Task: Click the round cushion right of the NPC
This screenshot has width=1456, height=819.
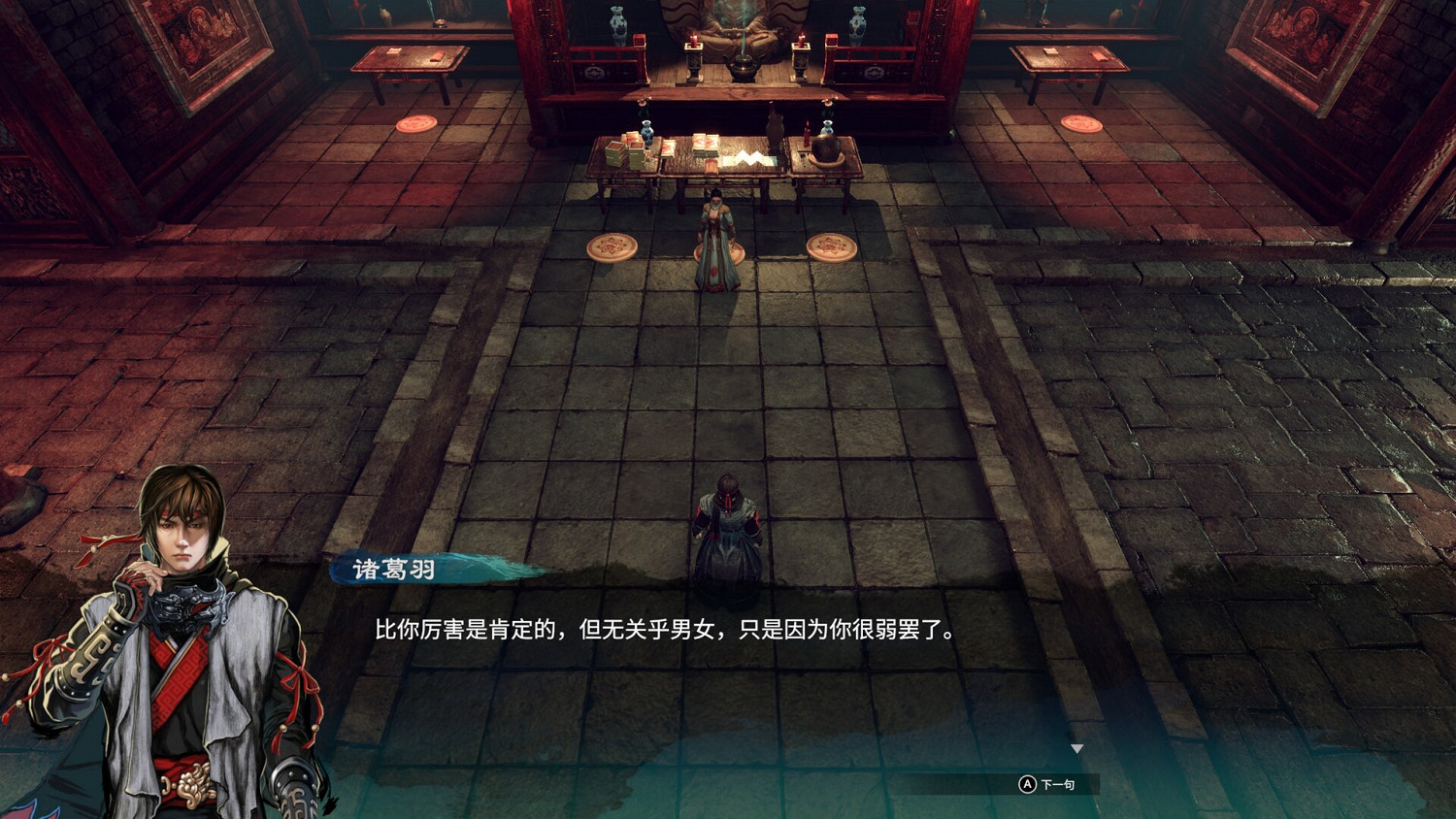Action: tap(830, 247)
